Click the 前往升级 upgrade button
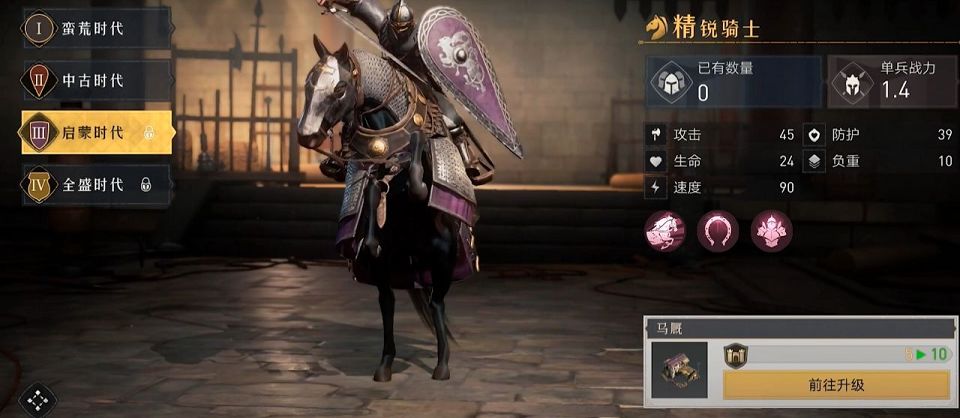The image size is (960, 418). pyautogui.click(x=836, y=384)
